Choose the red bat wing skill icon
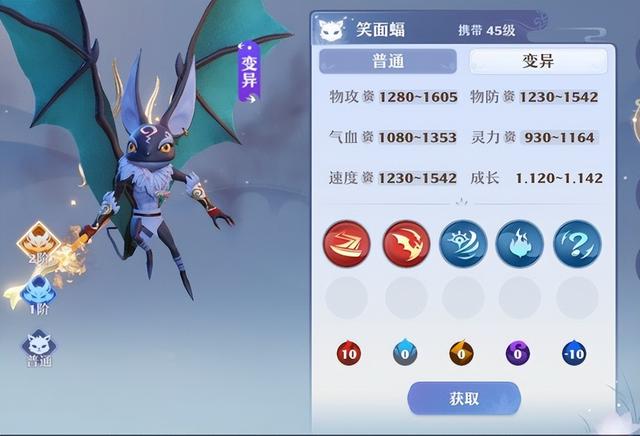Viewport: 640px width, 436px height. click(x=405, y=243)
